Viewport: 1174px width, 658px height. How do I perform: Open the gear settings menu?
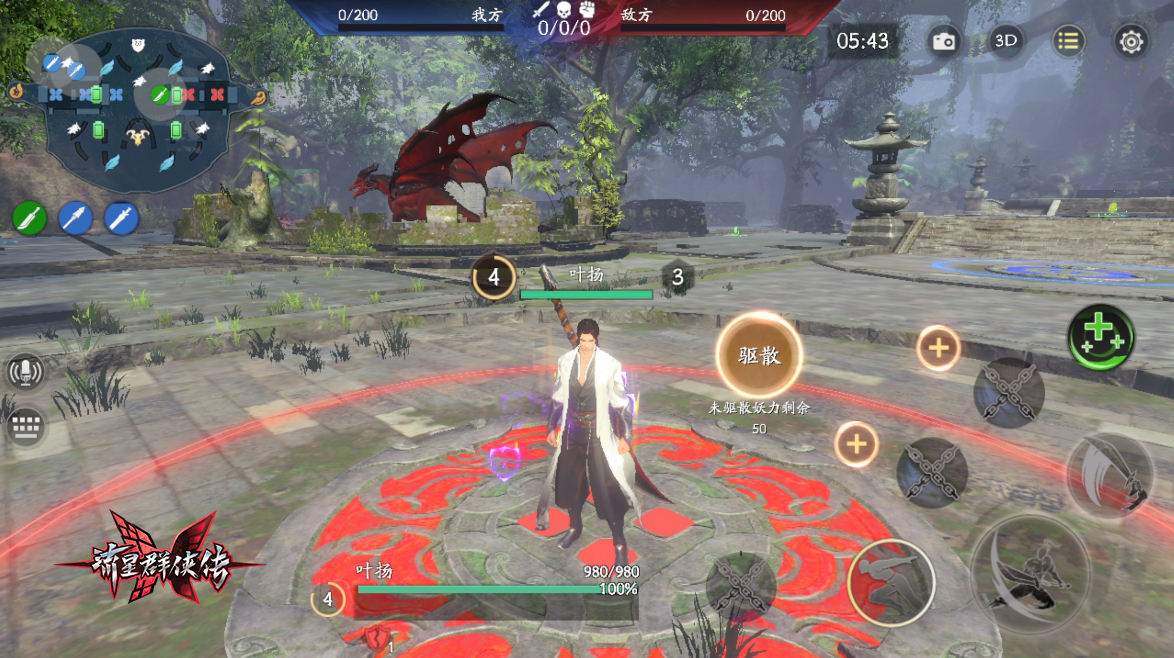pyautogui.click(x=1131, y=42)
